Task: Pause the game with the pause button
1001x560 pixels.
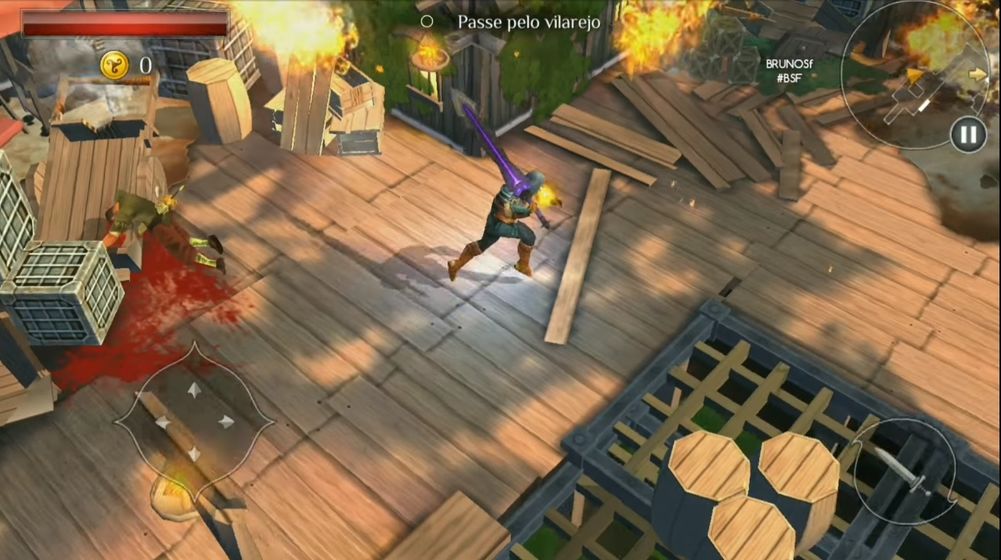Action: point(967,135)
